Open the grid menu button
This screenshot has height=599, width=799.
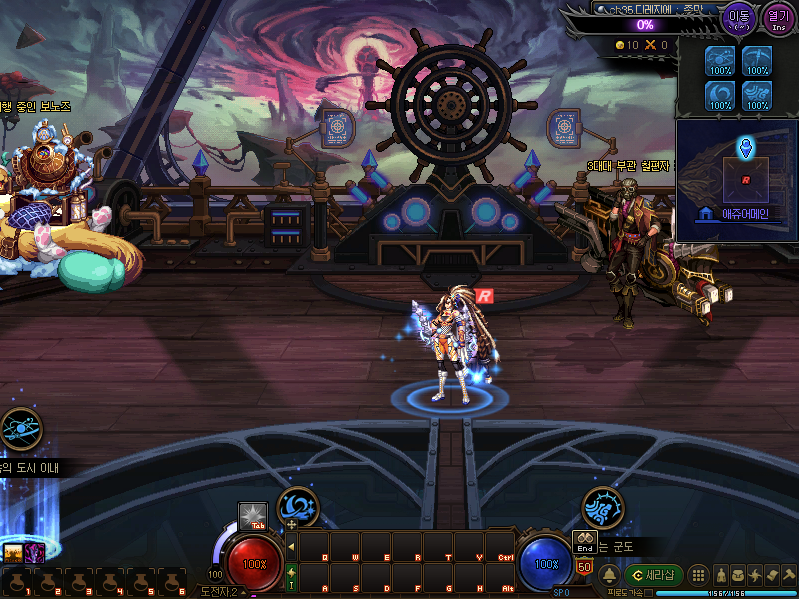click(699, 576)
